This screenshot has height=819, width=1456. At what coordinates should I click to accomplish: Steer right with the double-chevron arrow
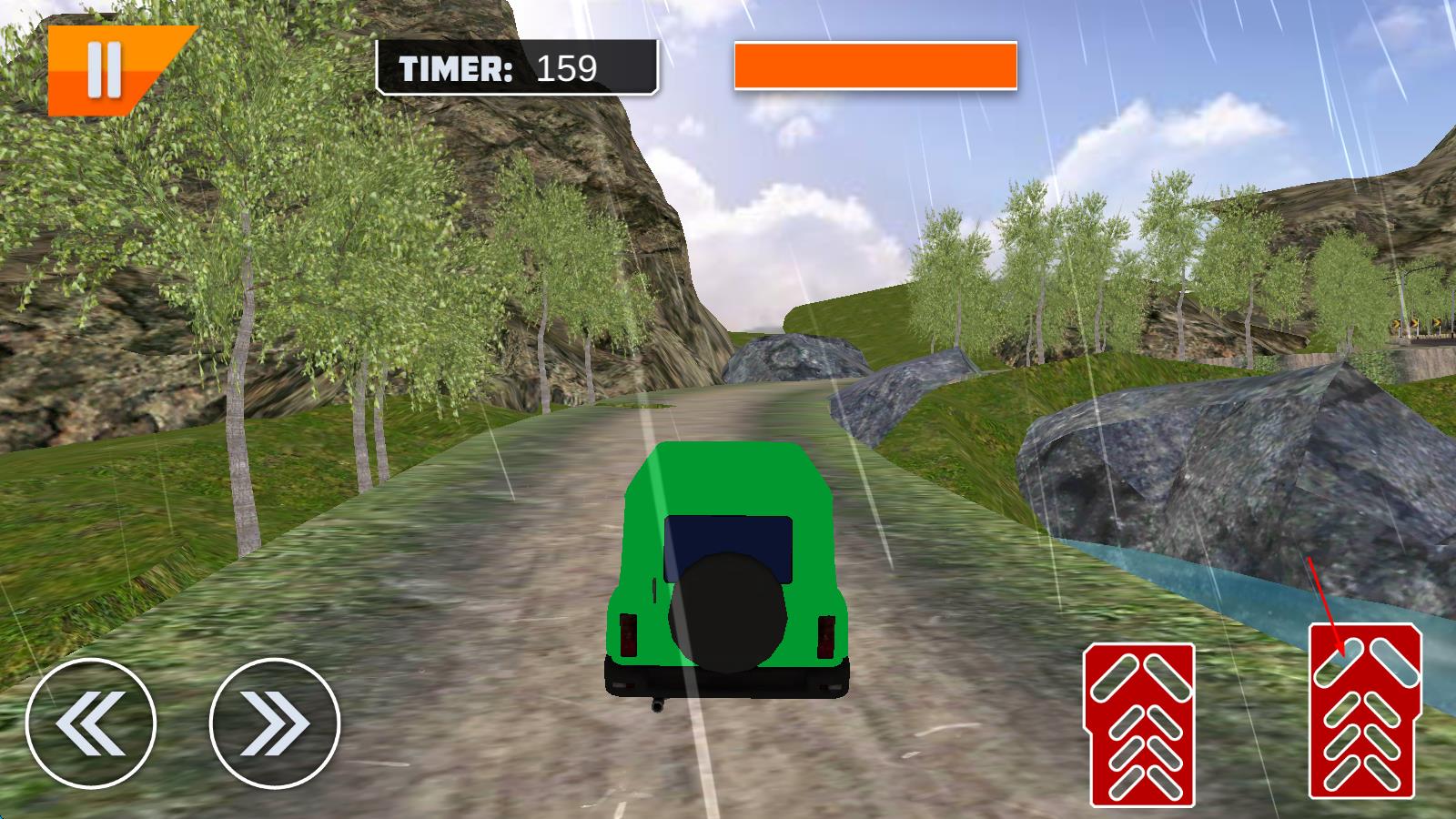275,723
